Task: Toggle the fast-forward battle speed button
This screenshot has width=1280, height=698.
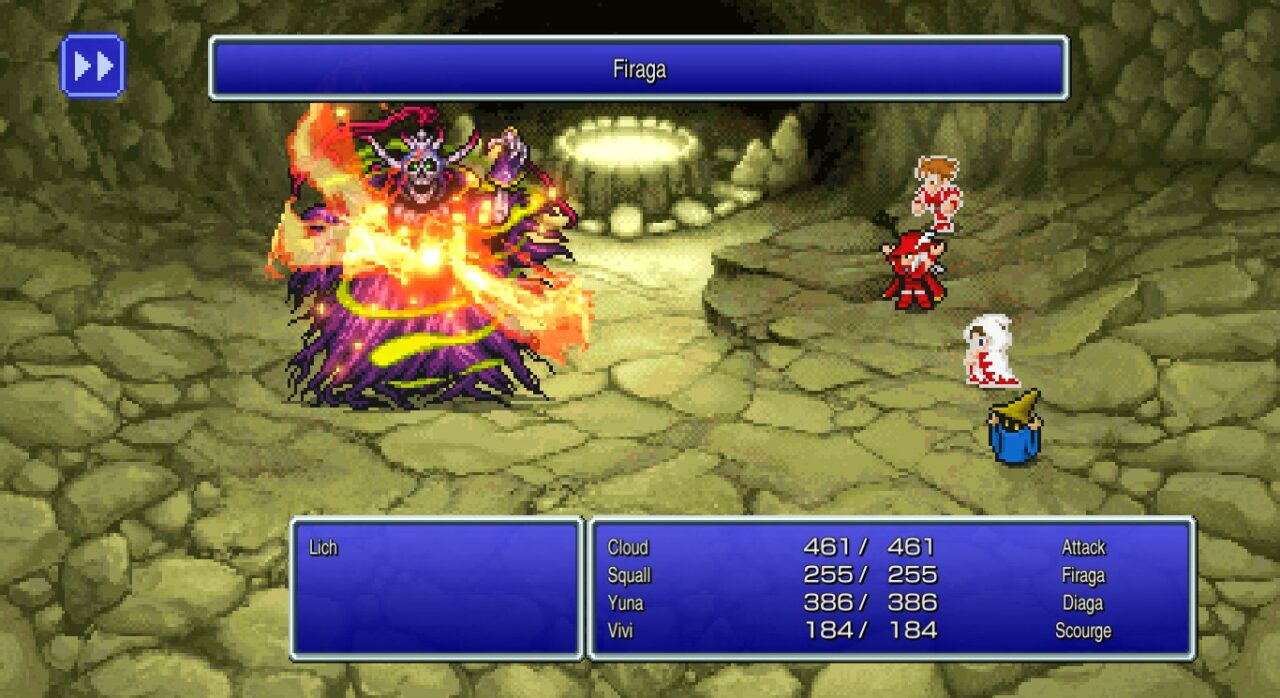Action: [x=92, y=66]
